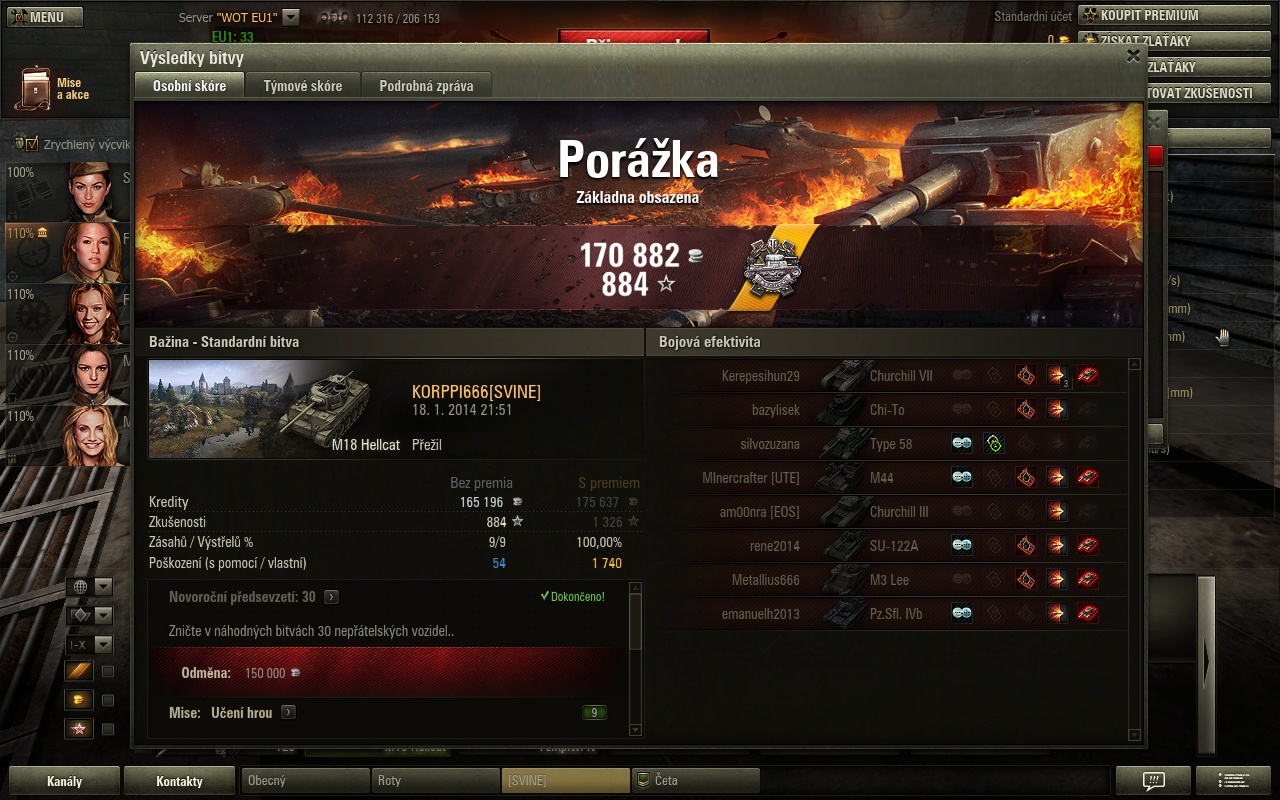Expand the Učení hrou mission arrow

[x=288, y=713]
